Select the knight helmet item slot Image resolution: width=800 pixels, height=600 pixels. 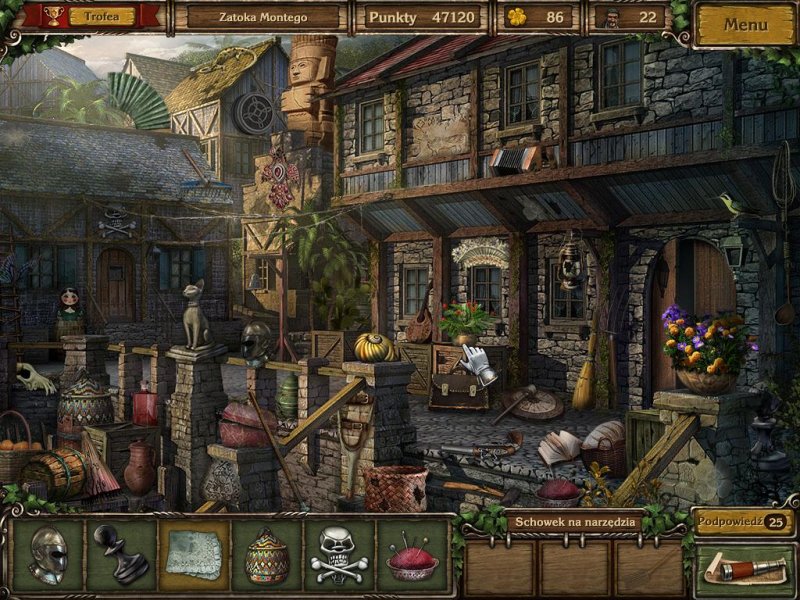click(49, 553)
